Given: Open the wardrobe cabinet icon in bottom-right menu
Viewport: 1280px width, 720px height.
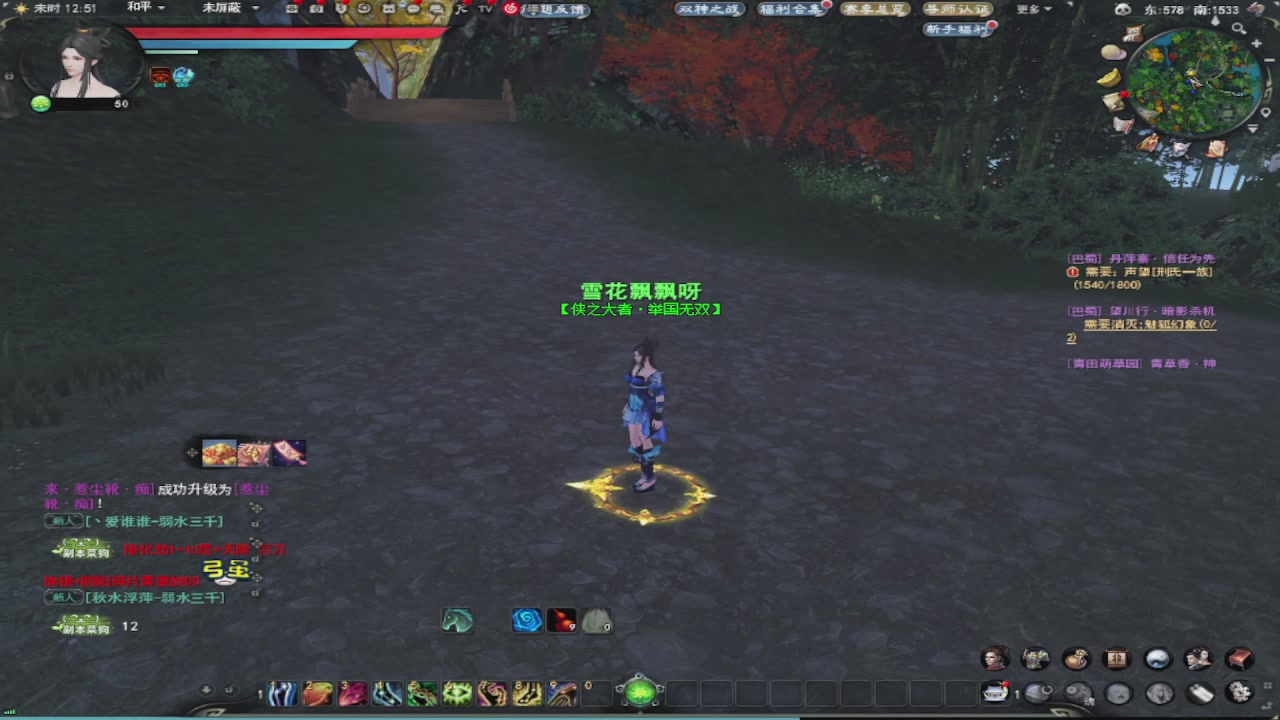Looking at the screenshot, I should [x=1116, y=658].
